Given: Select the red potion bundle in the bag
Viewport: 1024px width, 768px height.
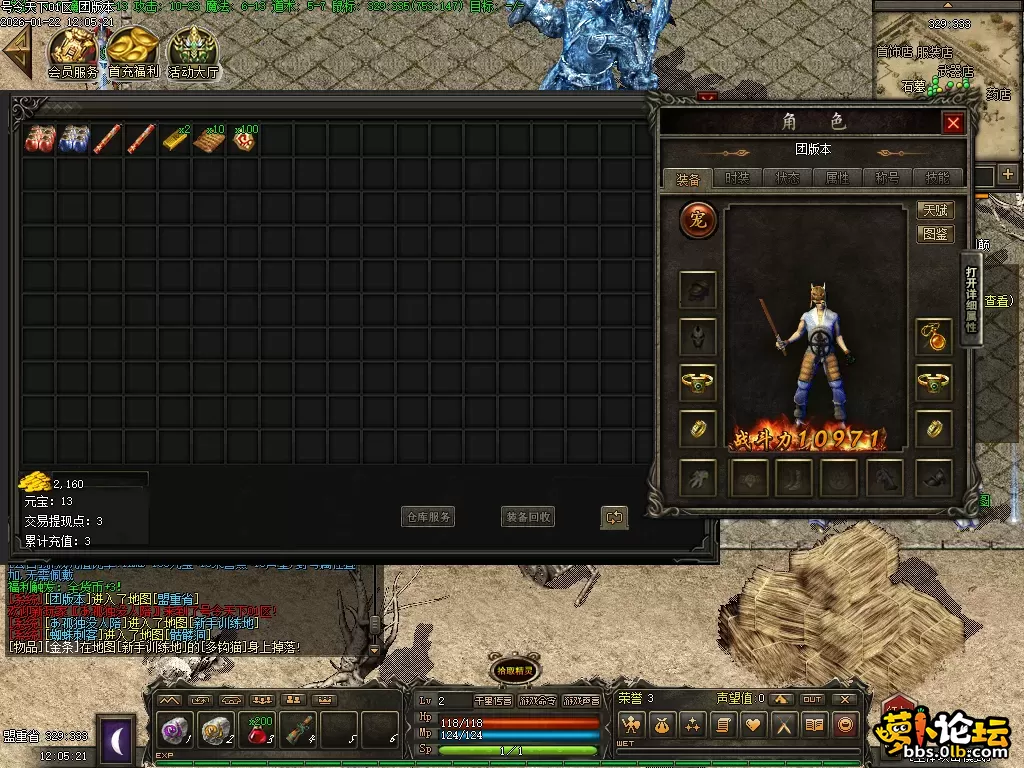Looking at the screenshot, I should point(39,139).
